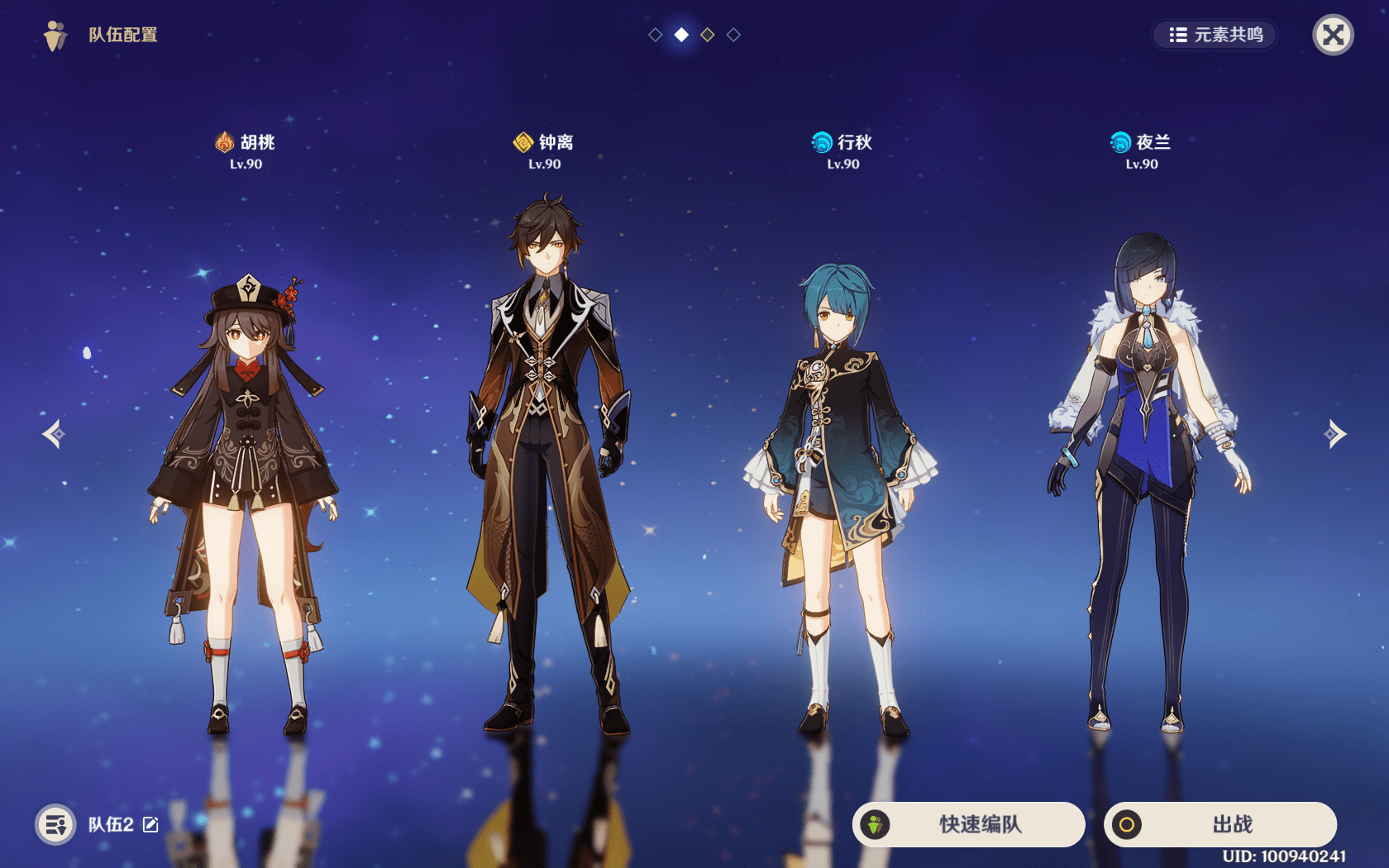Open the team list menu icon

tap(55, 824)
